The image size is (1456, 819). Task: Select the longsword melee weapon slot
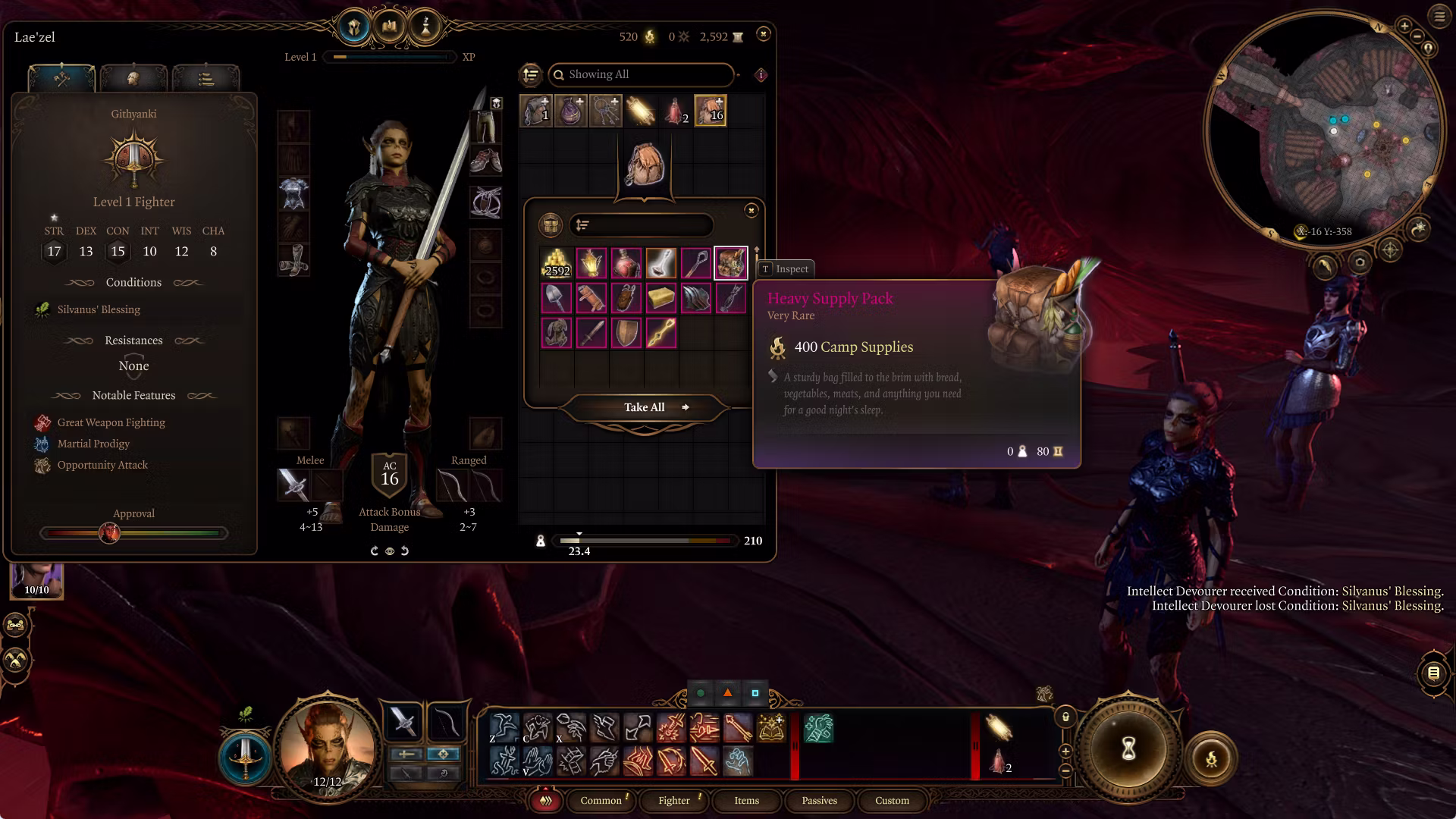coord(293,485)
